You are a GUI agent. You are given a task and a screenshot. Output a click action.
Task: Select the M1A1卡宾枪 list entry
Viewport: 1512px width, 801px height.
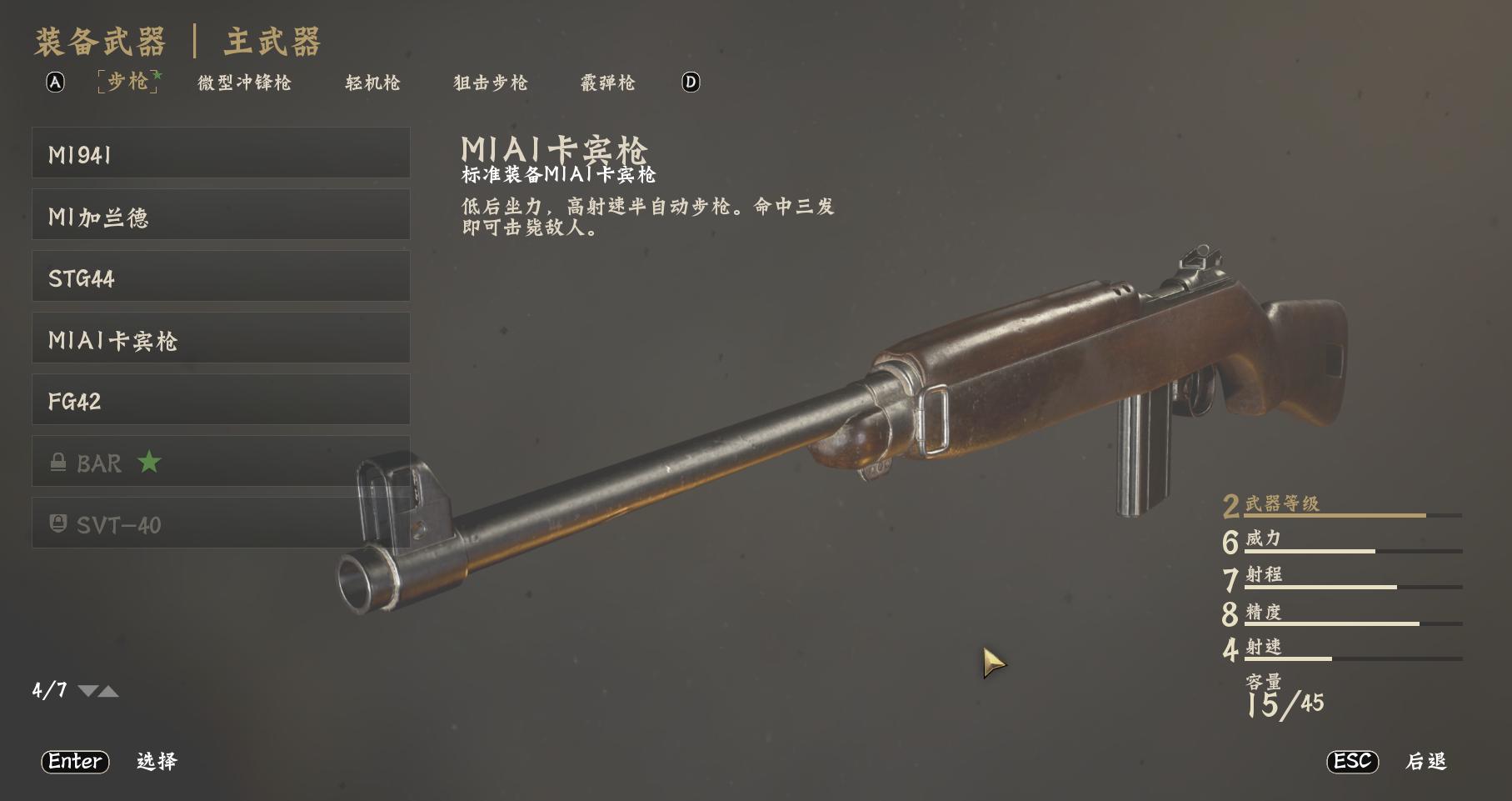click(221, 338)
